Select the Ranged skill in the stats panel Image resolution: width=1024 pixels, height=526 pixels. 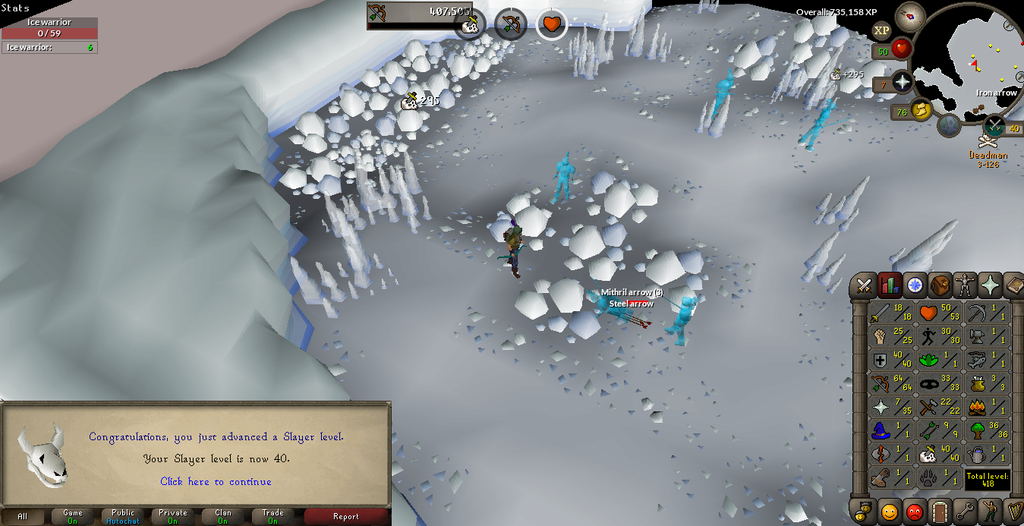884,382
